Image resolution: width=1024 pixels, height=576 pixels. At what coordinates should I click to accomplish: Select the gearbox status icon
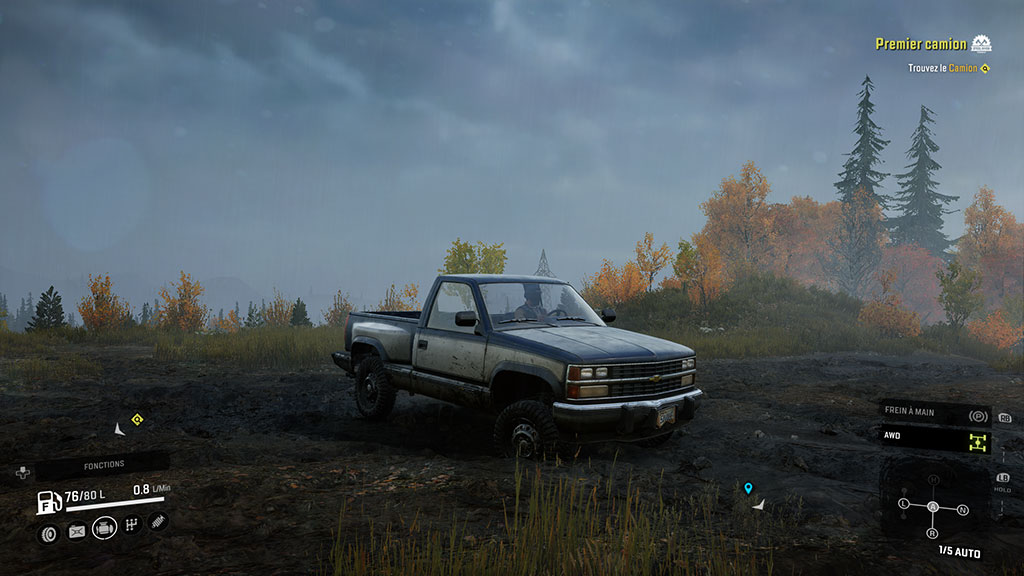(x=132, y=525)
